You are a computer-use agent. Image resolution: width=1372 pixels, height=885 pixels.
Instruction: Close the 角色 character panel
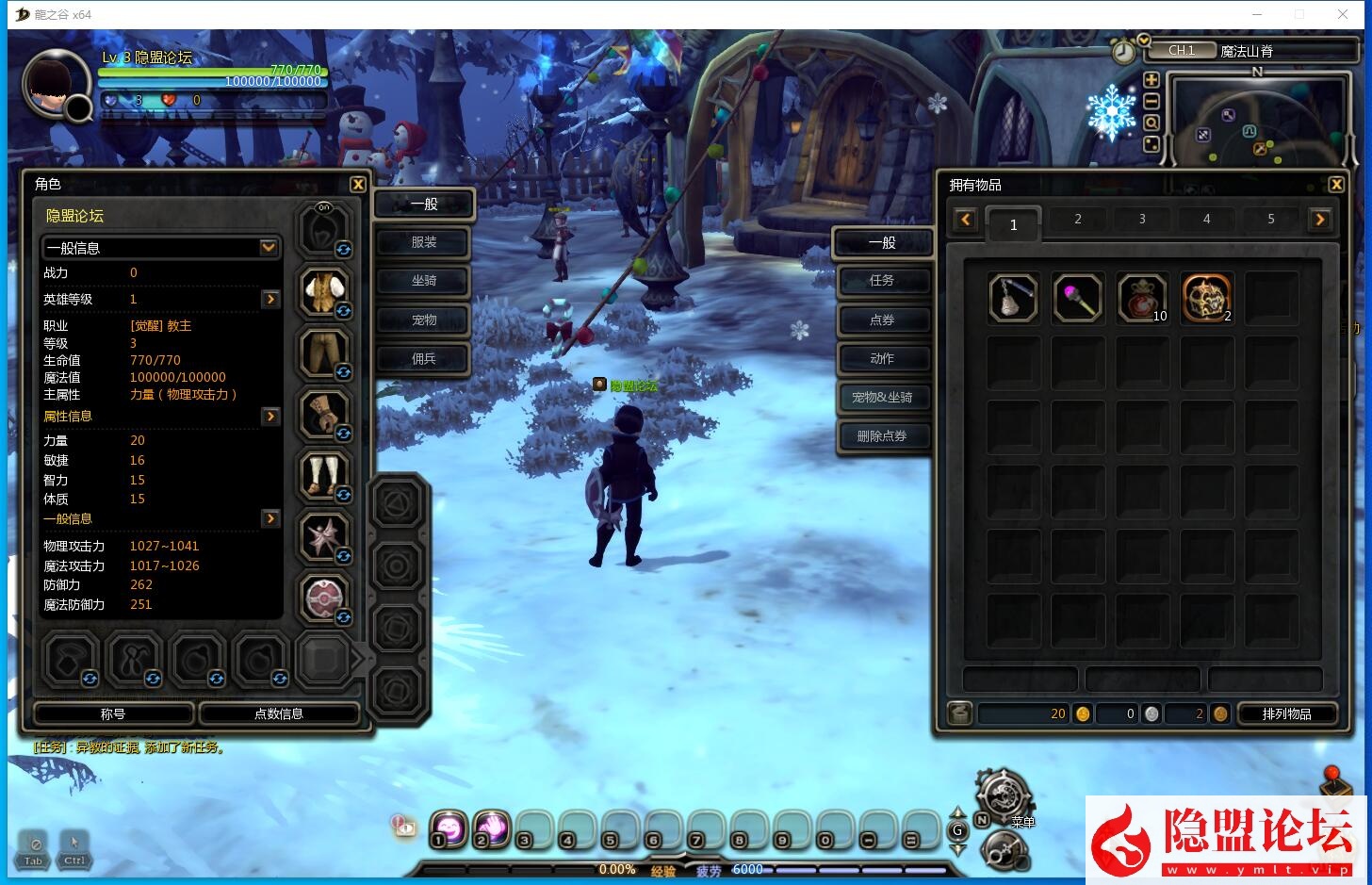click(358, 185)
